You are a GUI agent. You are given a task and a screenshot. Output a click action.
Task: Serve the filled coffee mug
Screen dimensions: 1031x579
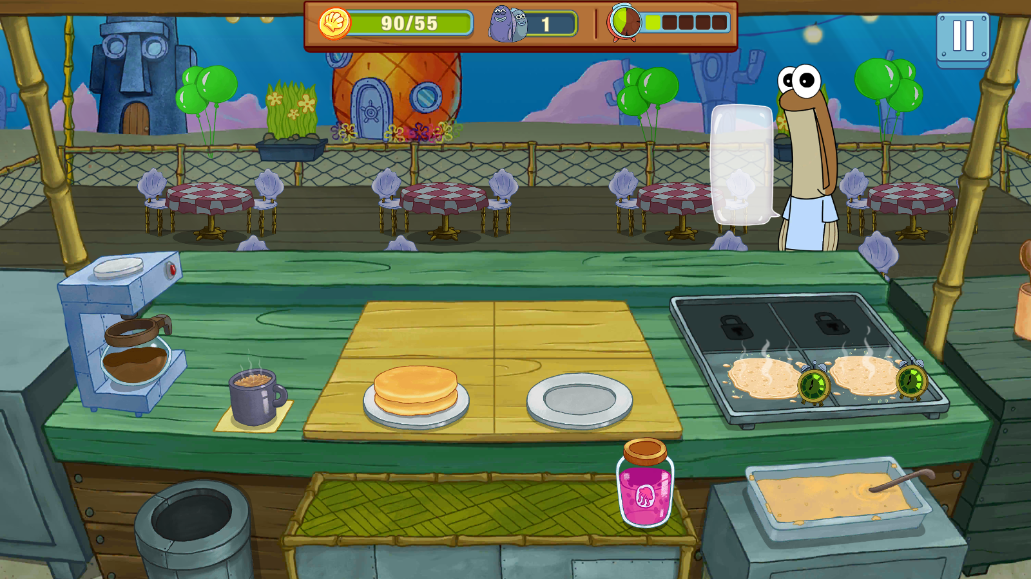point(256,395)
